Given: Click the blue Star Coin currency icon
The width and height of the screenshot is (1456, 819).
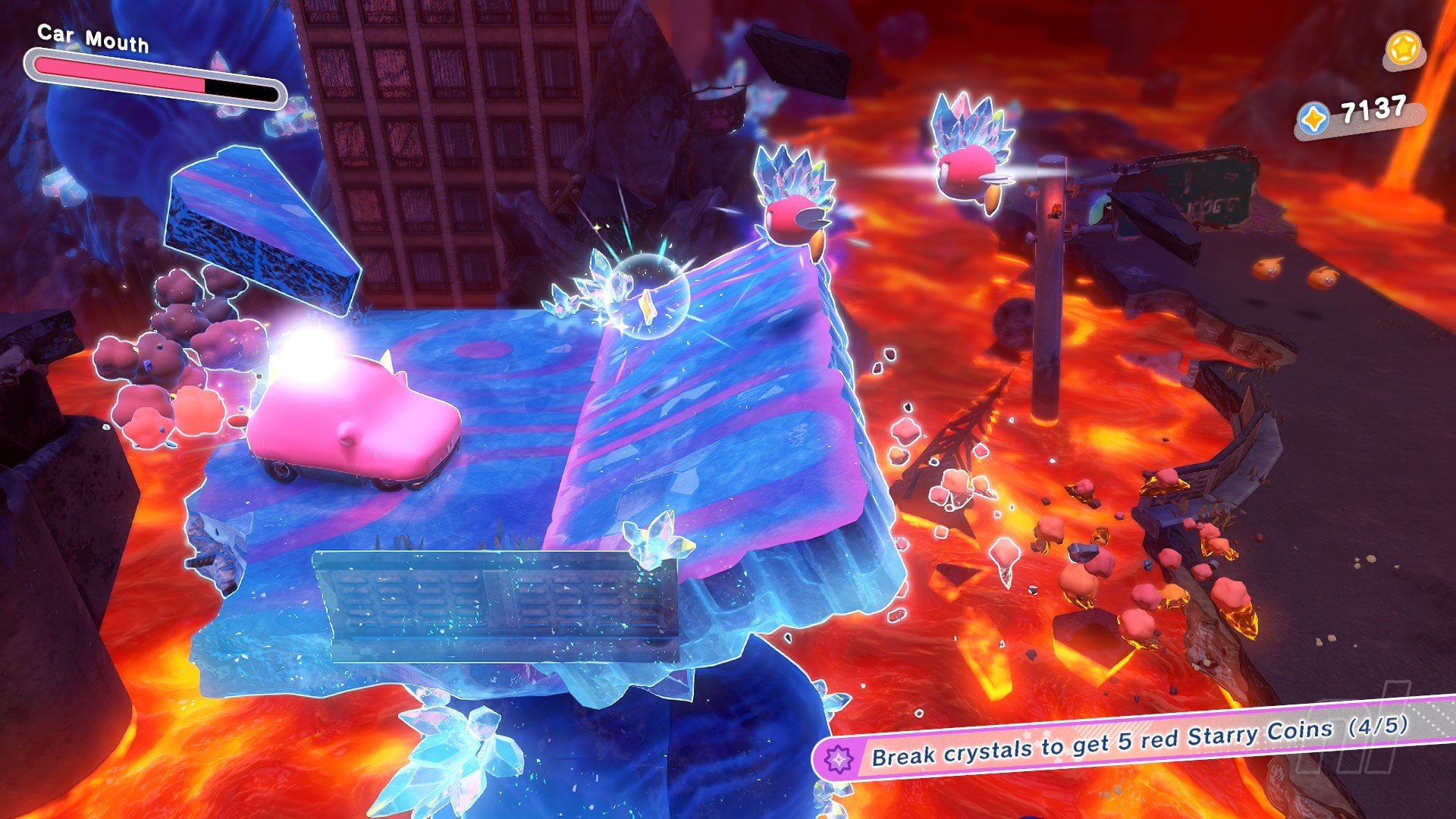Looking at the screenshot, I should 1313,120.
